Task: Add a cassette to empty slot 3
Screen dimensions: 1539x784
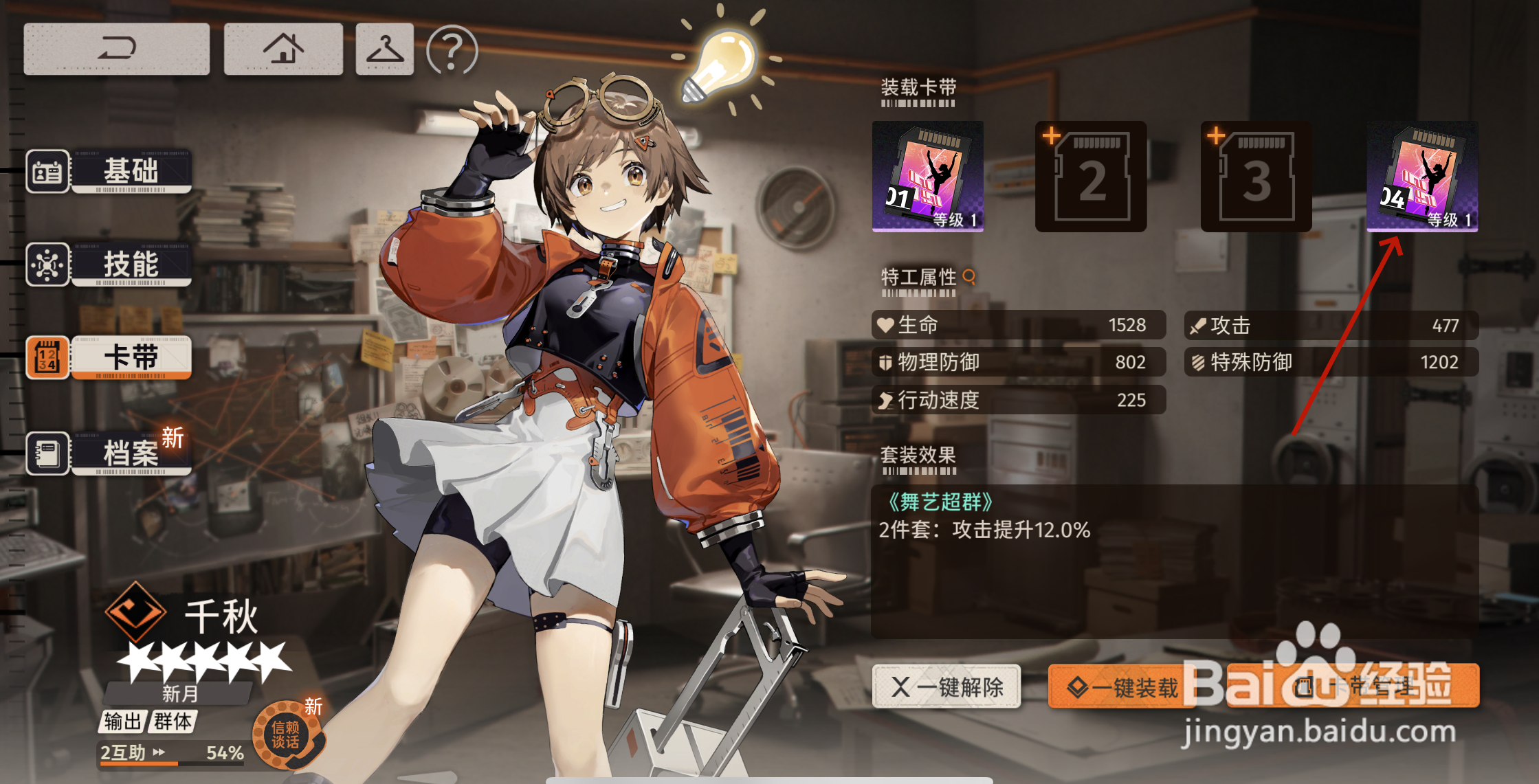Action: click(1256, 177)
